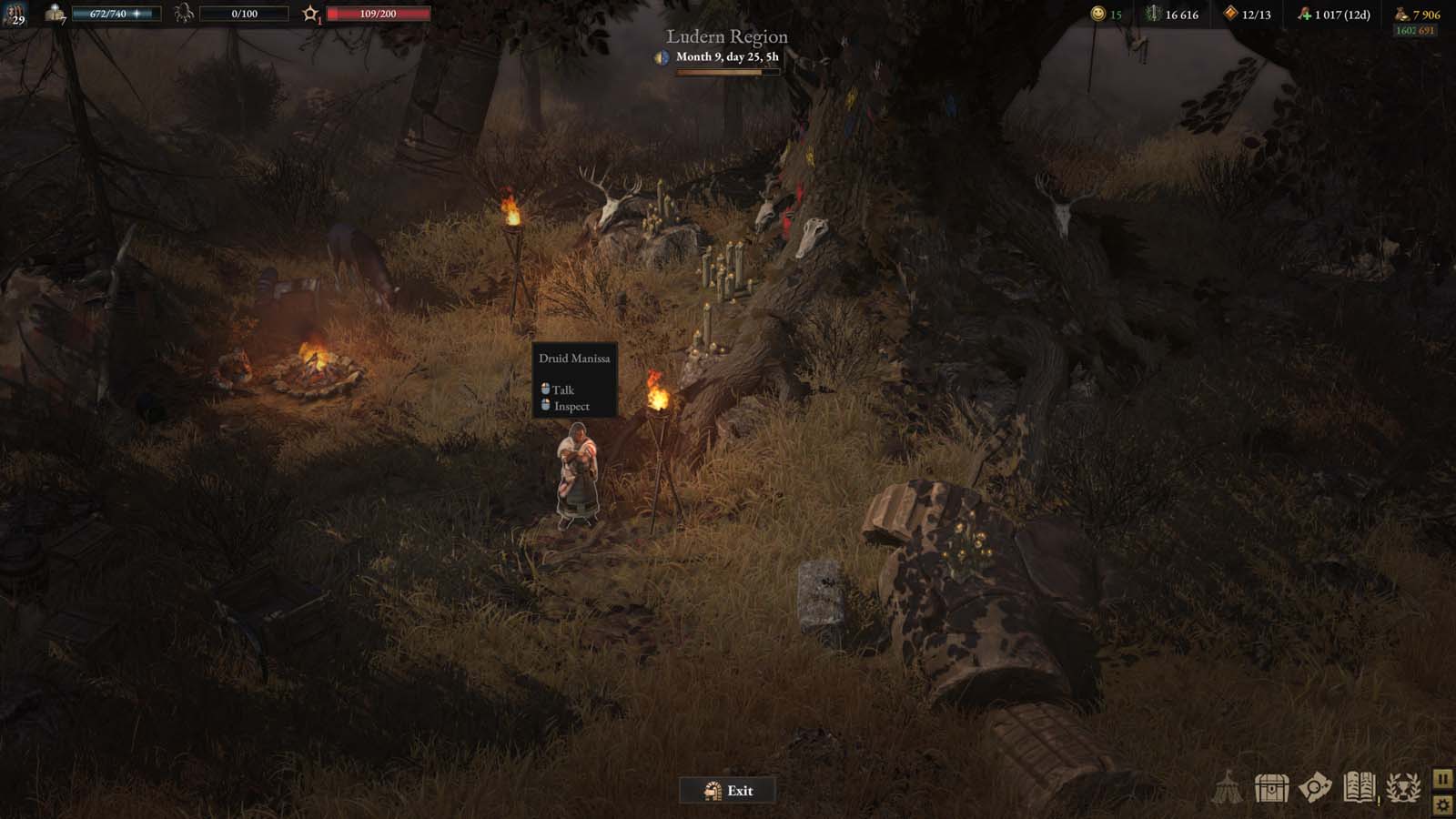Click the influence star icon
Screen dimensions: 1456x819
311,13
